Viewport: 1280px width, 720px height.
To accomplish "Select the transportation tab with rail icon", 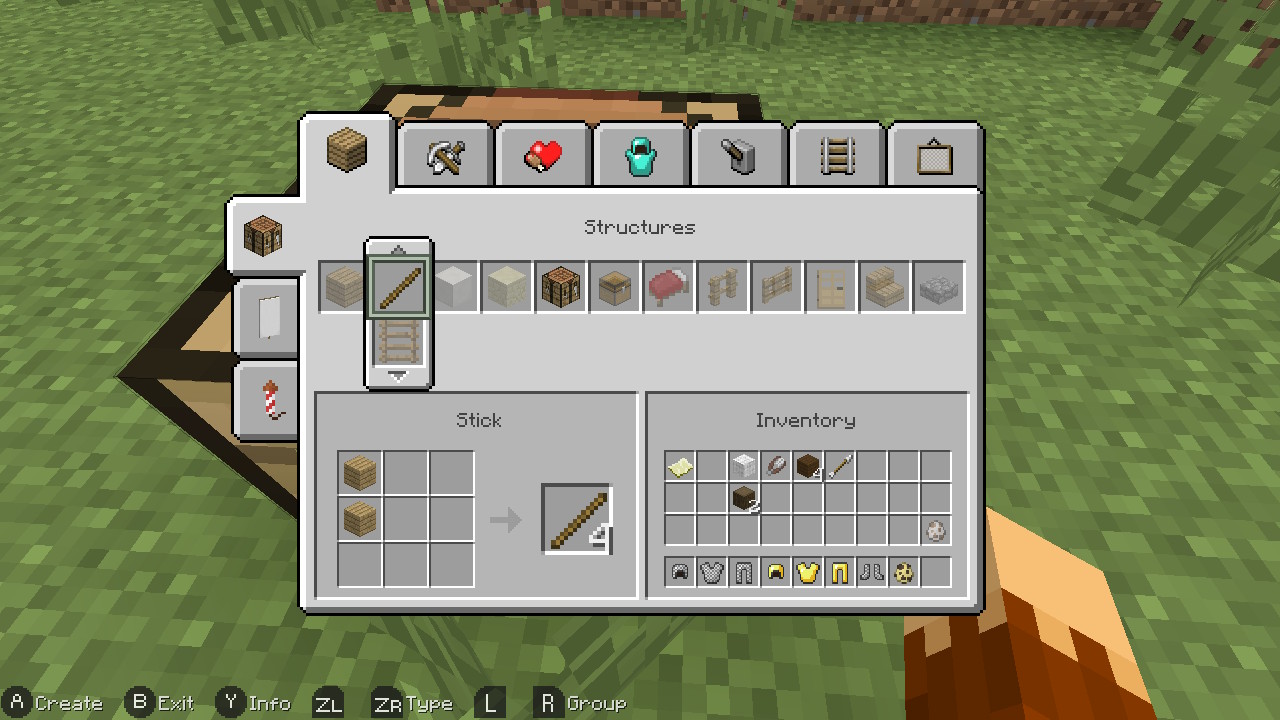I will tap(837, 156).
